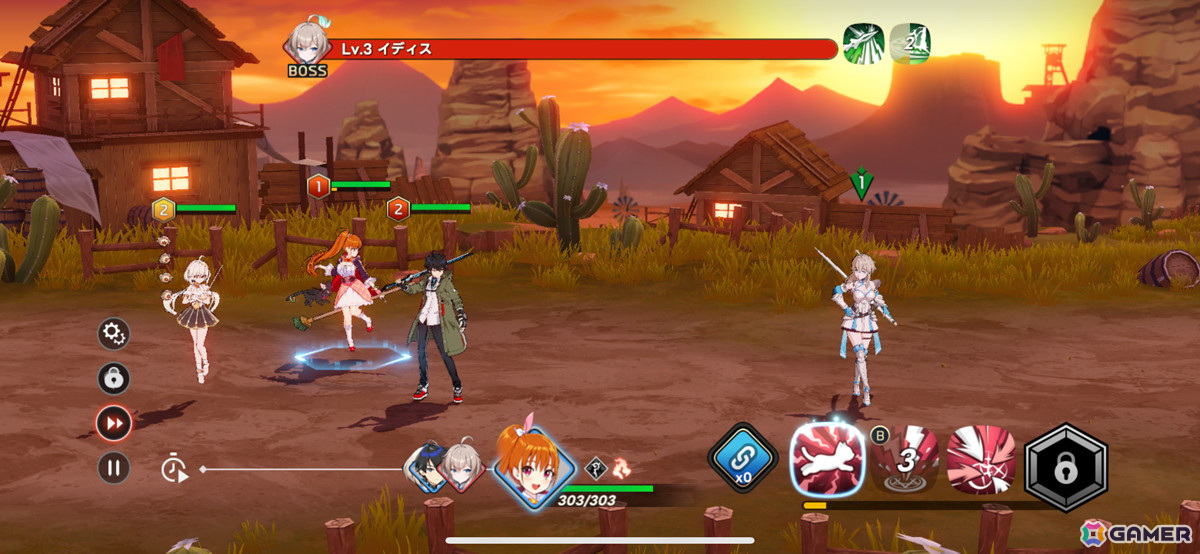The width and height of the screenshot is (1200, 554).
Task: Select the silver-haired boss turn order portrait
Action: [462, 468]
